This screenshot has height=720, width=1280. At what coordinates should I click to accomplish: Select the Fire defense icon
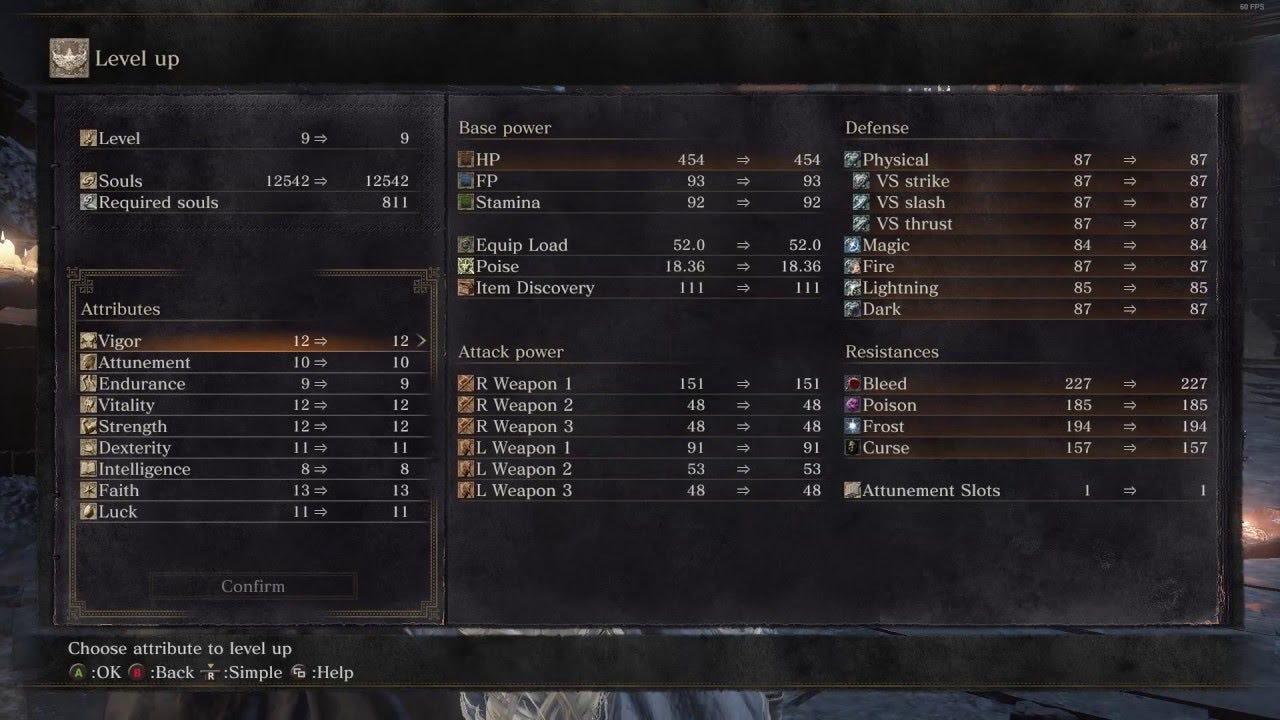[x=852, y=266]
